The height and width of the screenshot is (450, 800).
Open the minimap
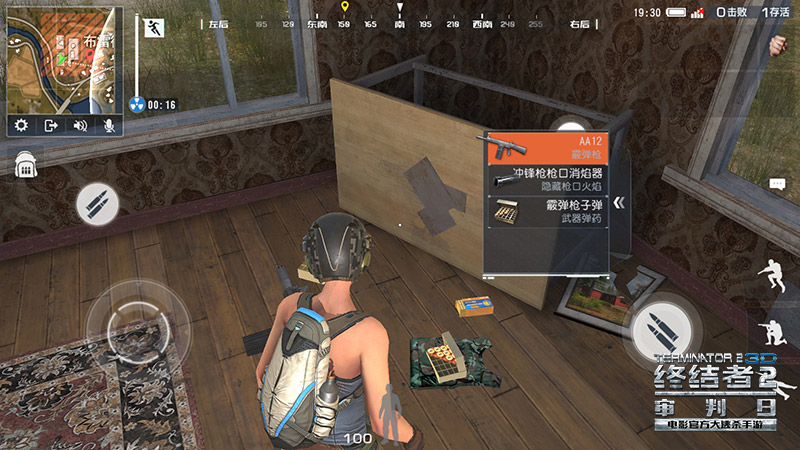pyautogui.click(x=64, y=60)
